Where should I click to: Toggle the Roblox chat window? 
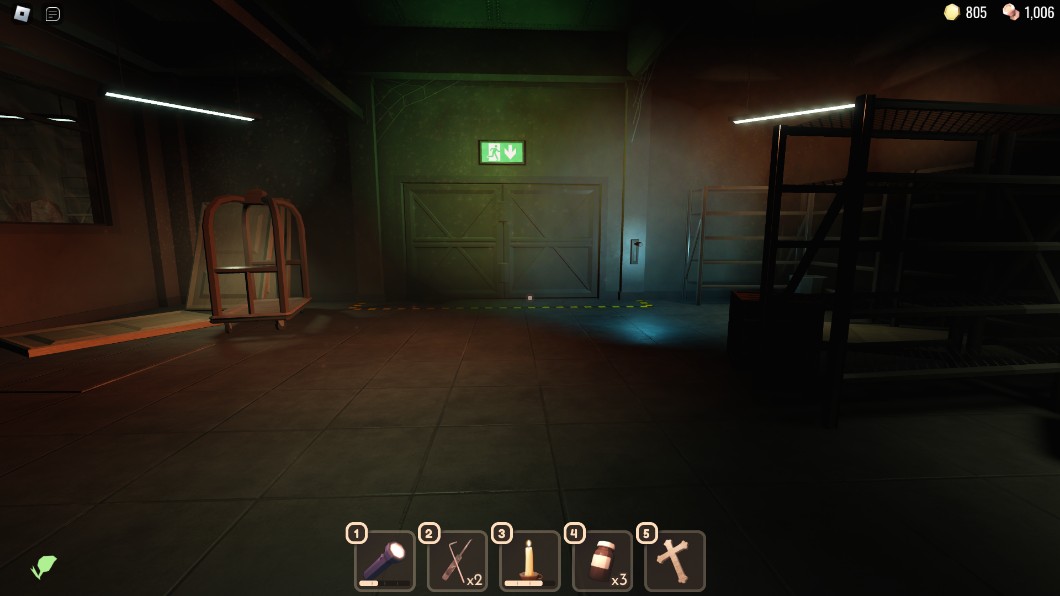(x=53, y=13)
